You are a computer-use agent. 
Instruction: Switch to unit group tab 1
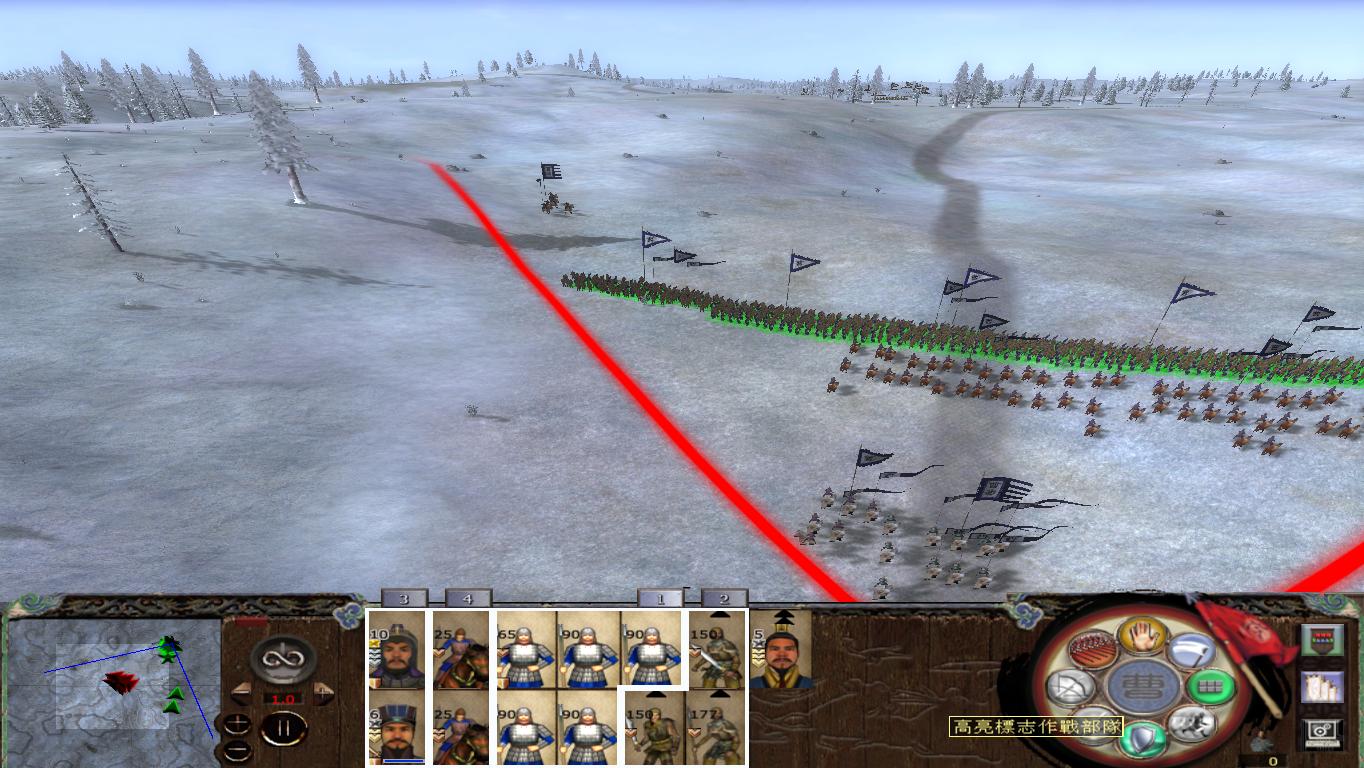660,598
